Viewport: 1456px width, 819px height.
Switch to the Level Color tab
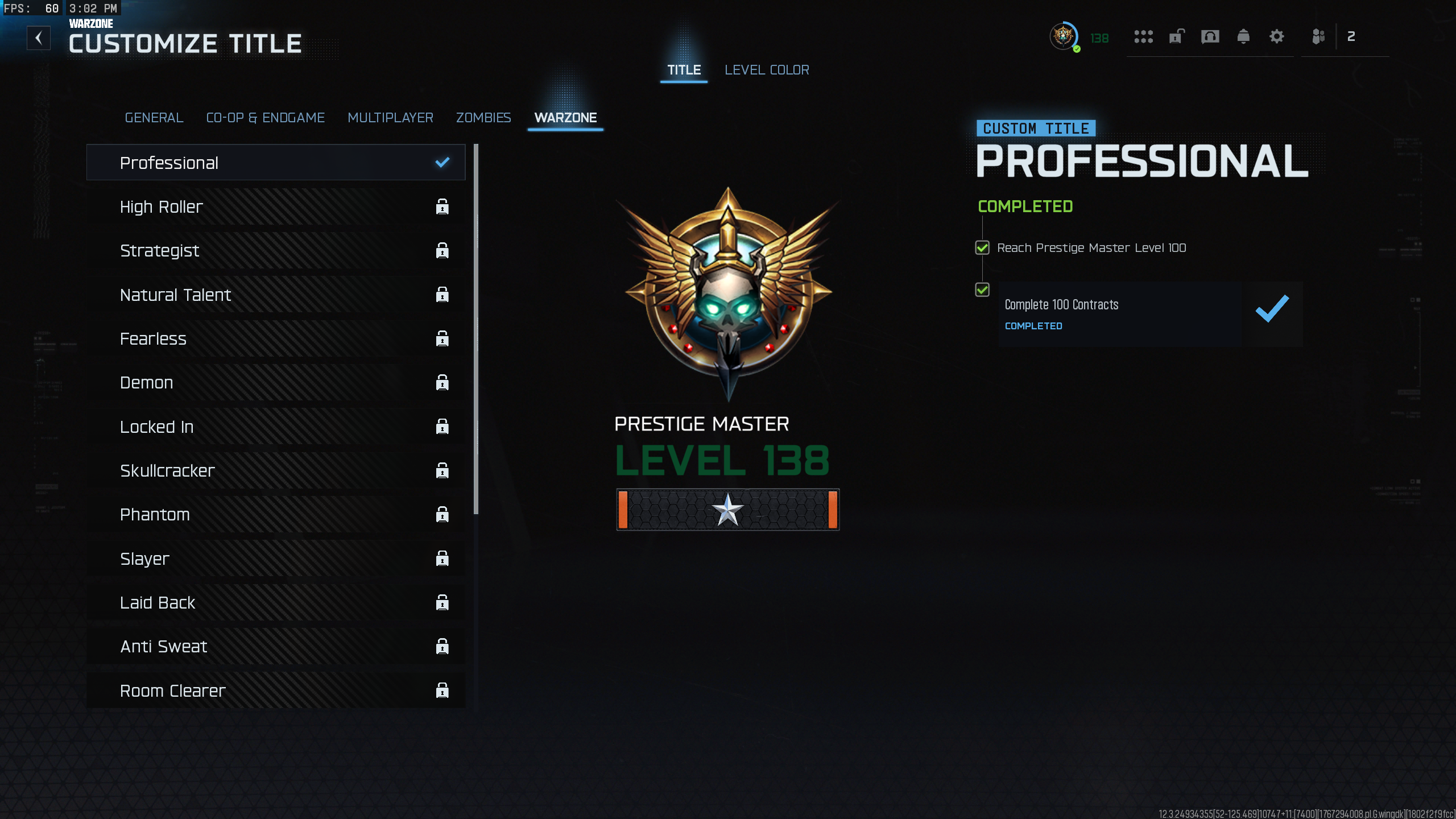767,69
